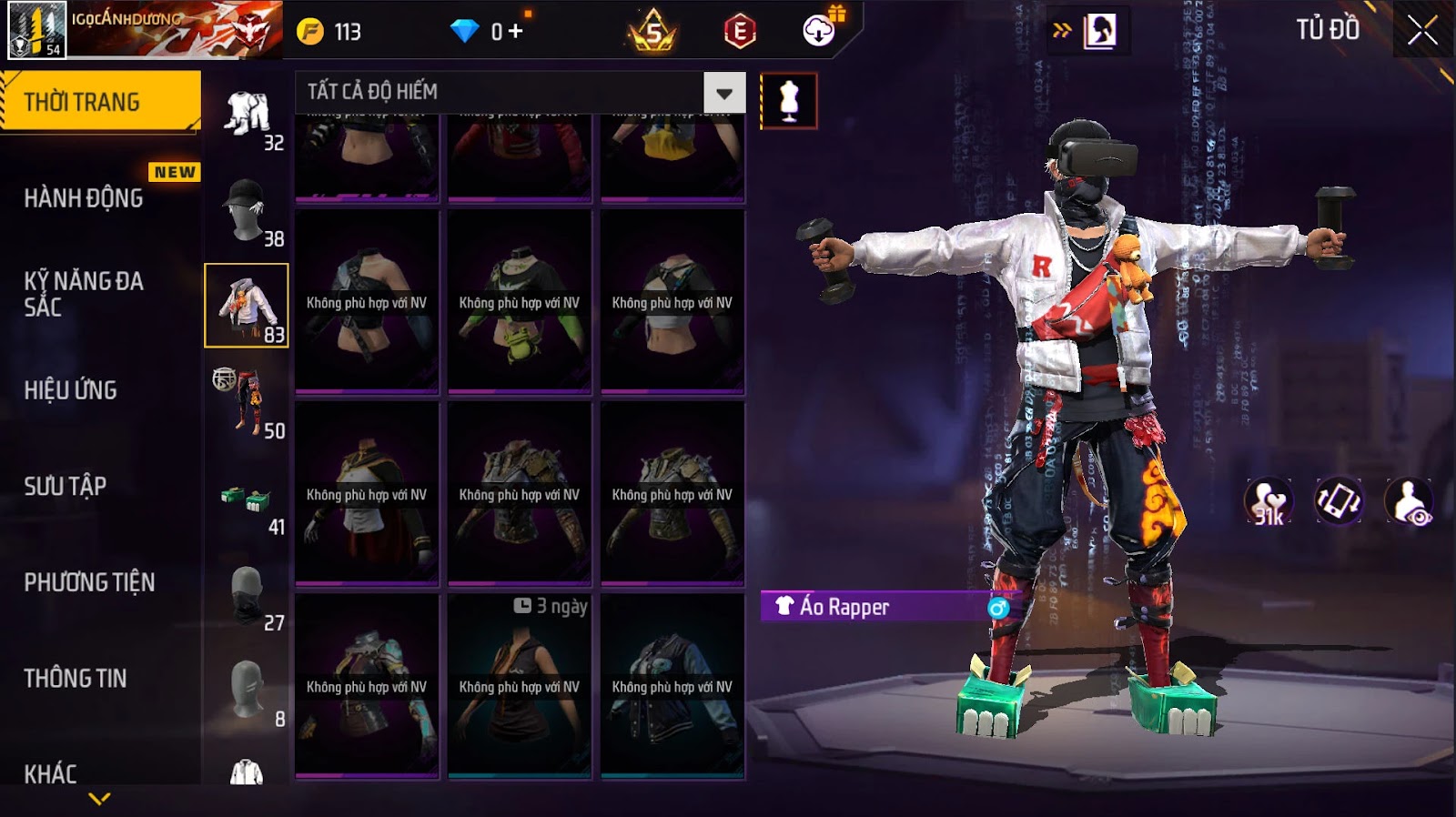Open the player profile banner
The width and height of the screenshot is (1456, 817).
tap(146, 30)
